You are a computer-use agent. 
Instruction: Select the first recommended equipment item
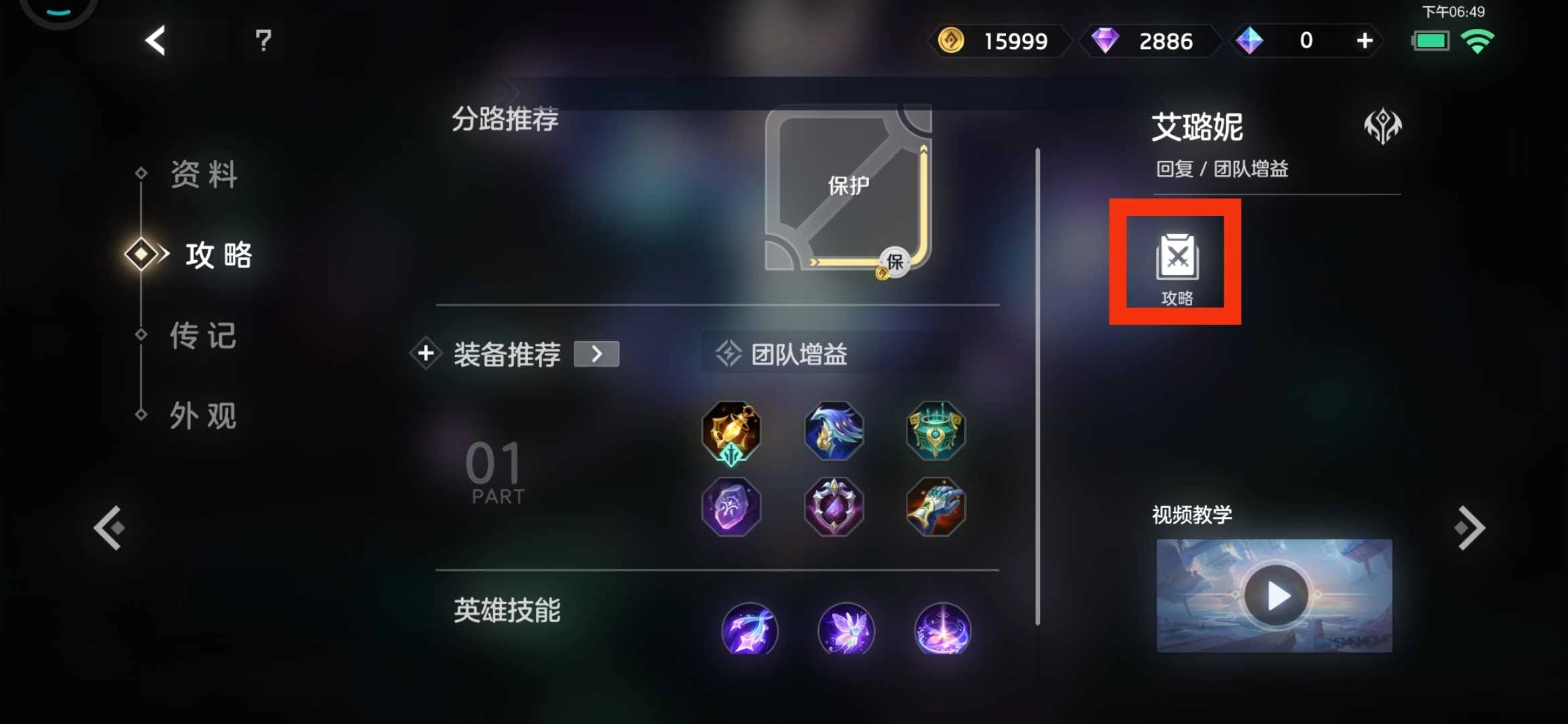click(x=732, y=432)
